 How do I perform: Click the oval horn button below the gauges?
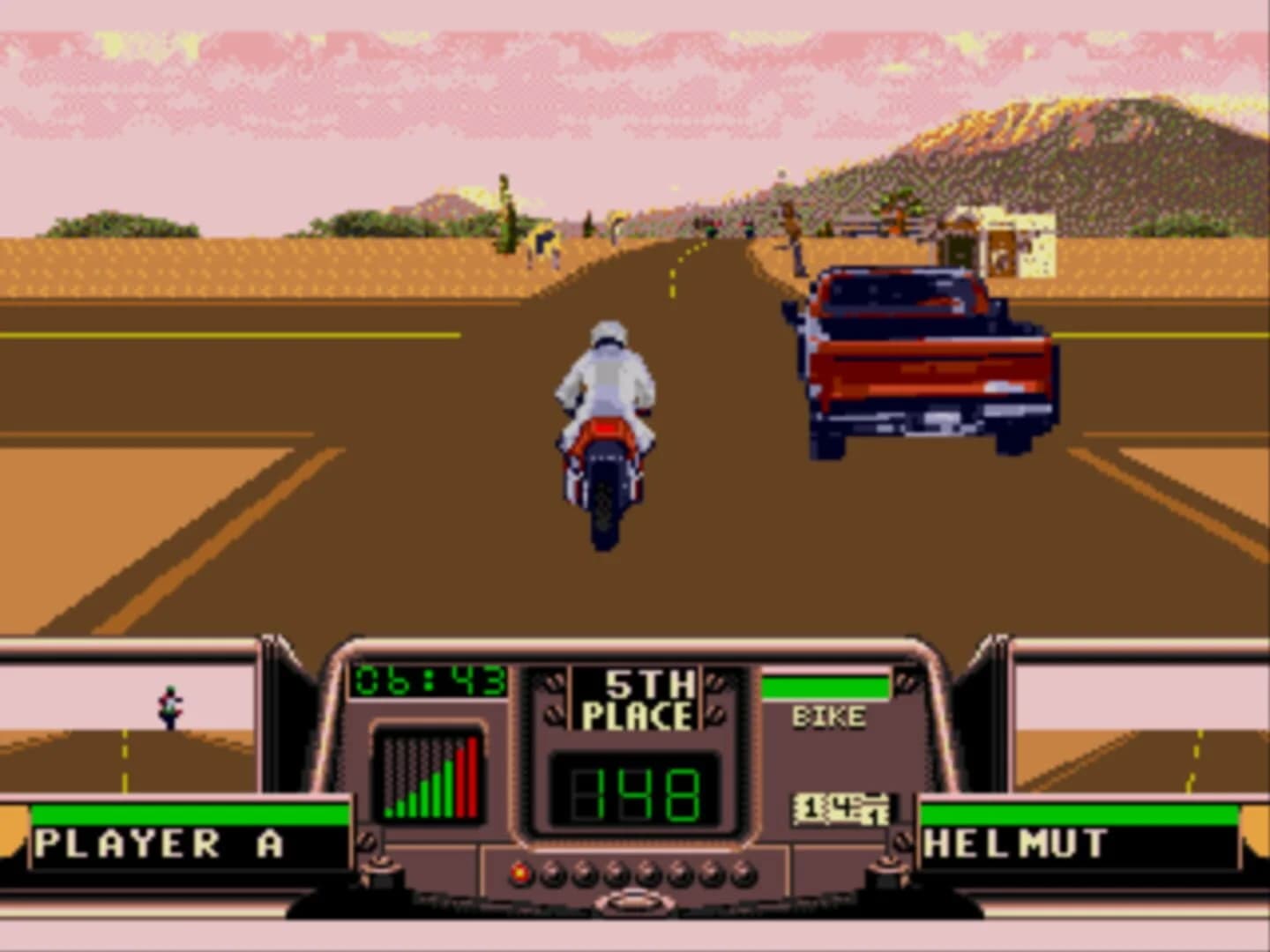[x=633, y=900]
